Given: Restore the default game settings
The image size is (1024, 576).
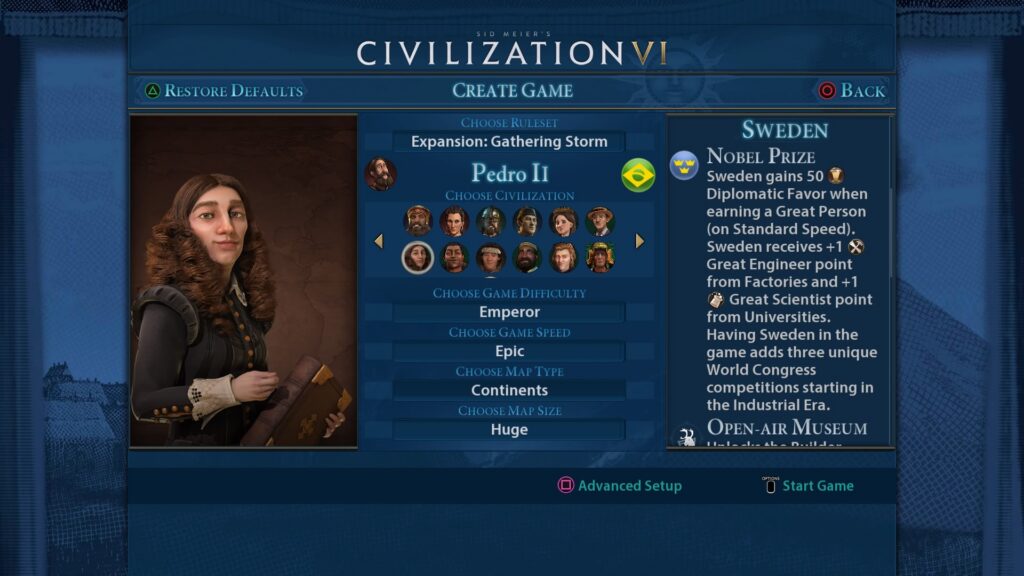Looking at the screenshot, I should (x=223, y=91).
